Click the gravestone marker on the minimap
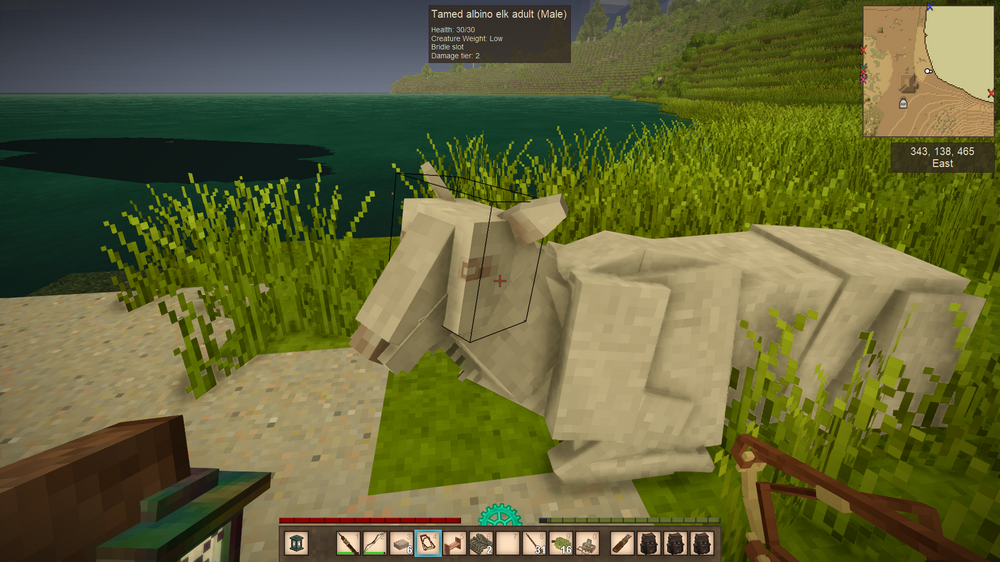This screenshot has width=1000, height=562. (x=904, y=103)
